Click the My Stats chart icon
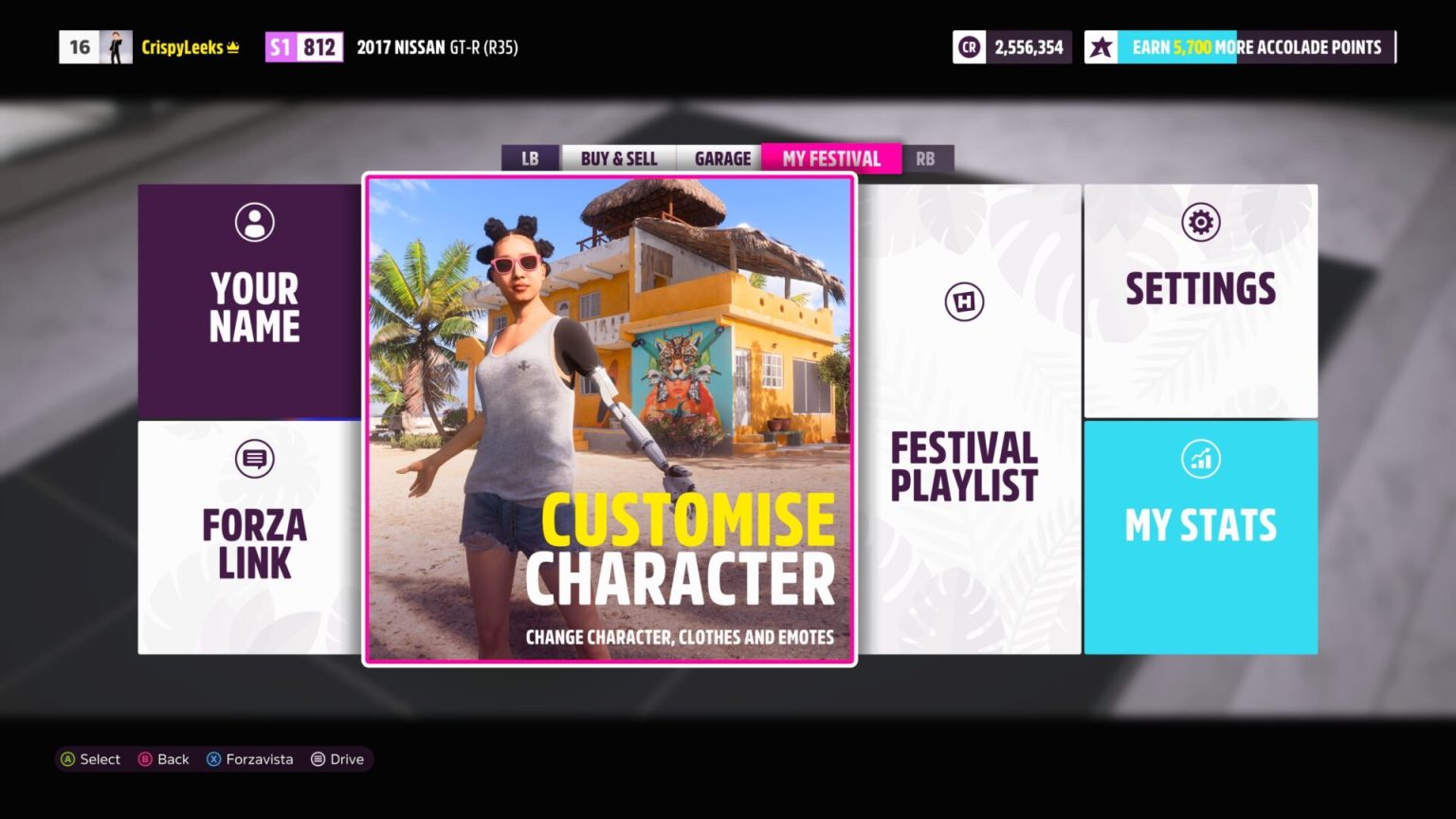The width and height of the screenshot is (1456, 819). (x=1201, y=458)
